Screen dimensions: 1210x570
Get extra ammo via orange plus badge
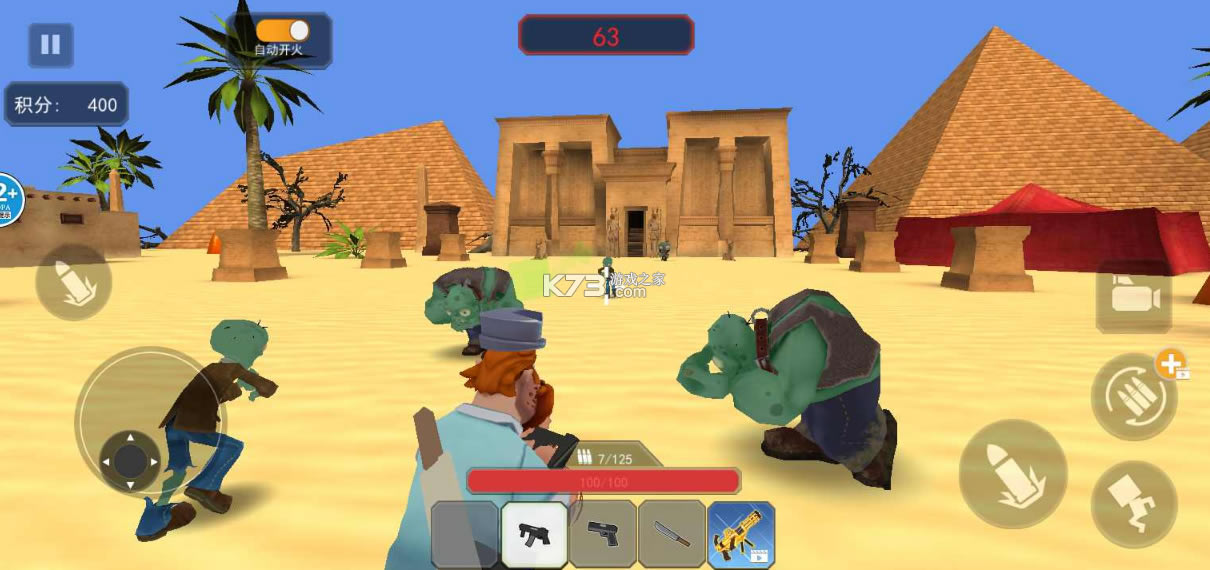click(1172, 364)
